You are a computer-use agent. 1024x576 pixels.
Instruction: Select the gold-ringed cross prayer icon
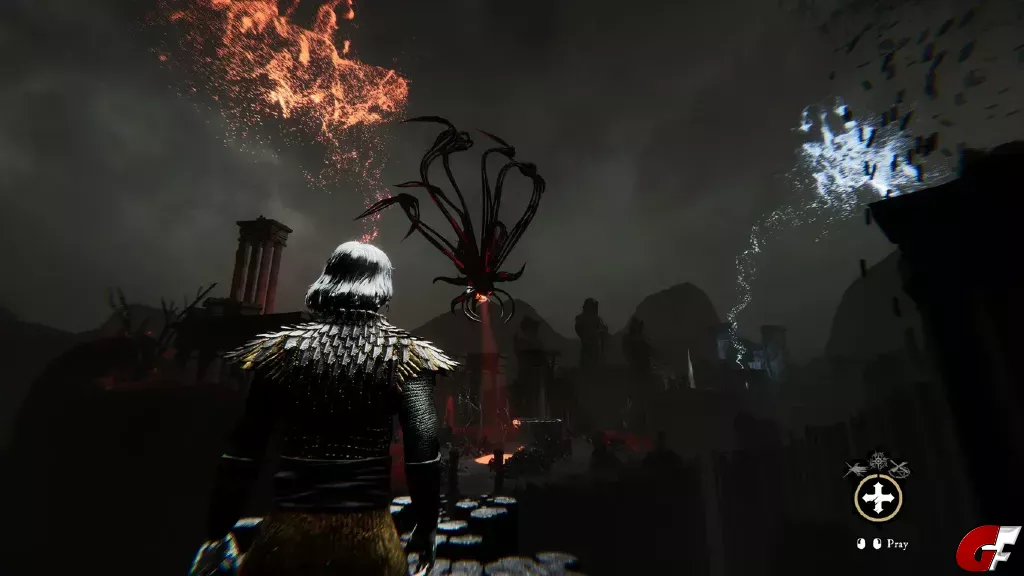(877, 498)
